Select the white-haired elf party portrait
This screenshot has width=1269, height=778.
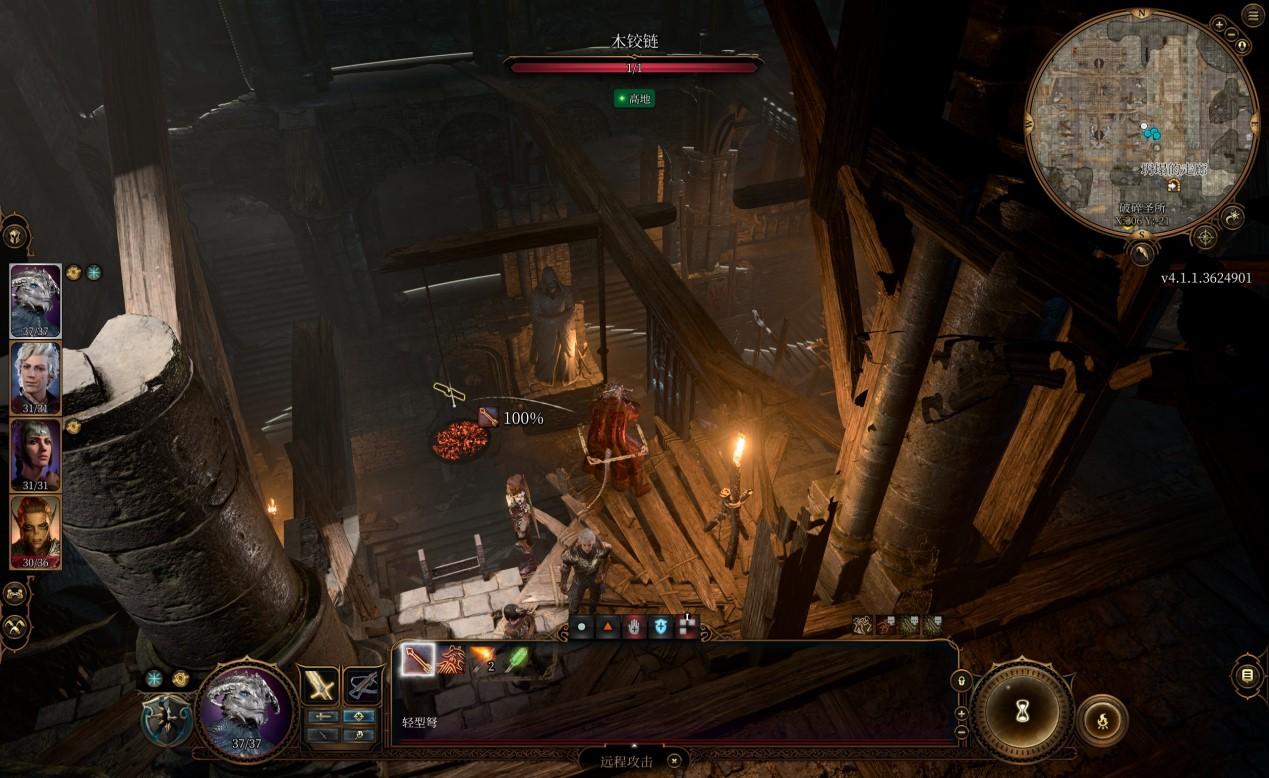(x=36, y=377)
